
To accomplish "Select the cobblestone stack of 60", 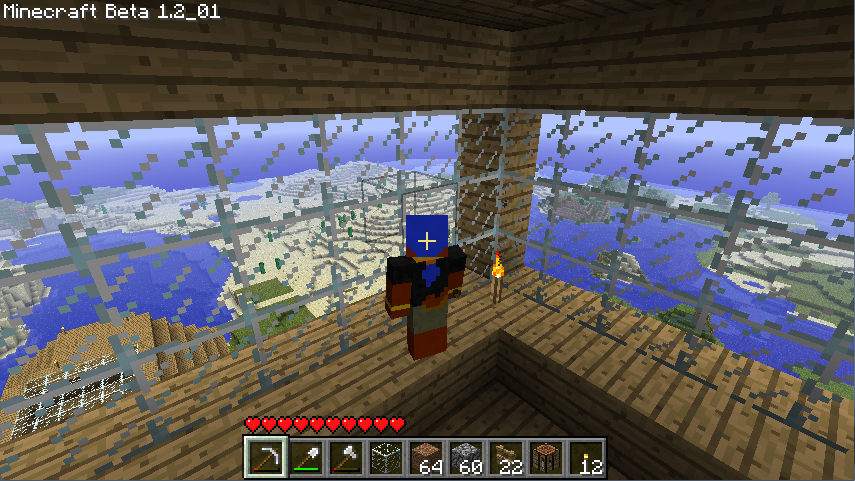I will click(x=465, y=458).
